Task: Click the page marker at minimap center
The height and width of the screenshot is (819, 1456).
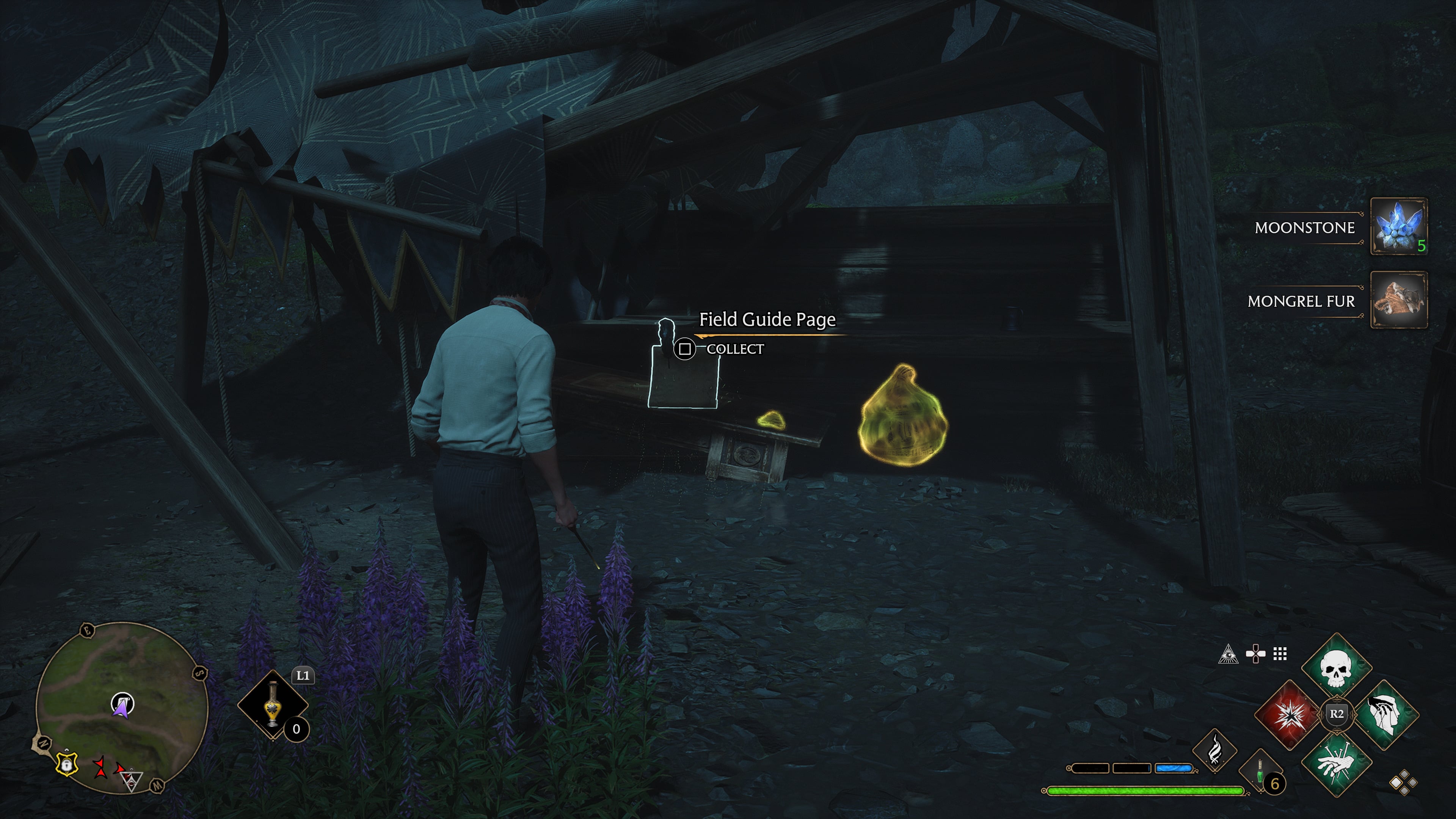Action: (x=122, y=704)
